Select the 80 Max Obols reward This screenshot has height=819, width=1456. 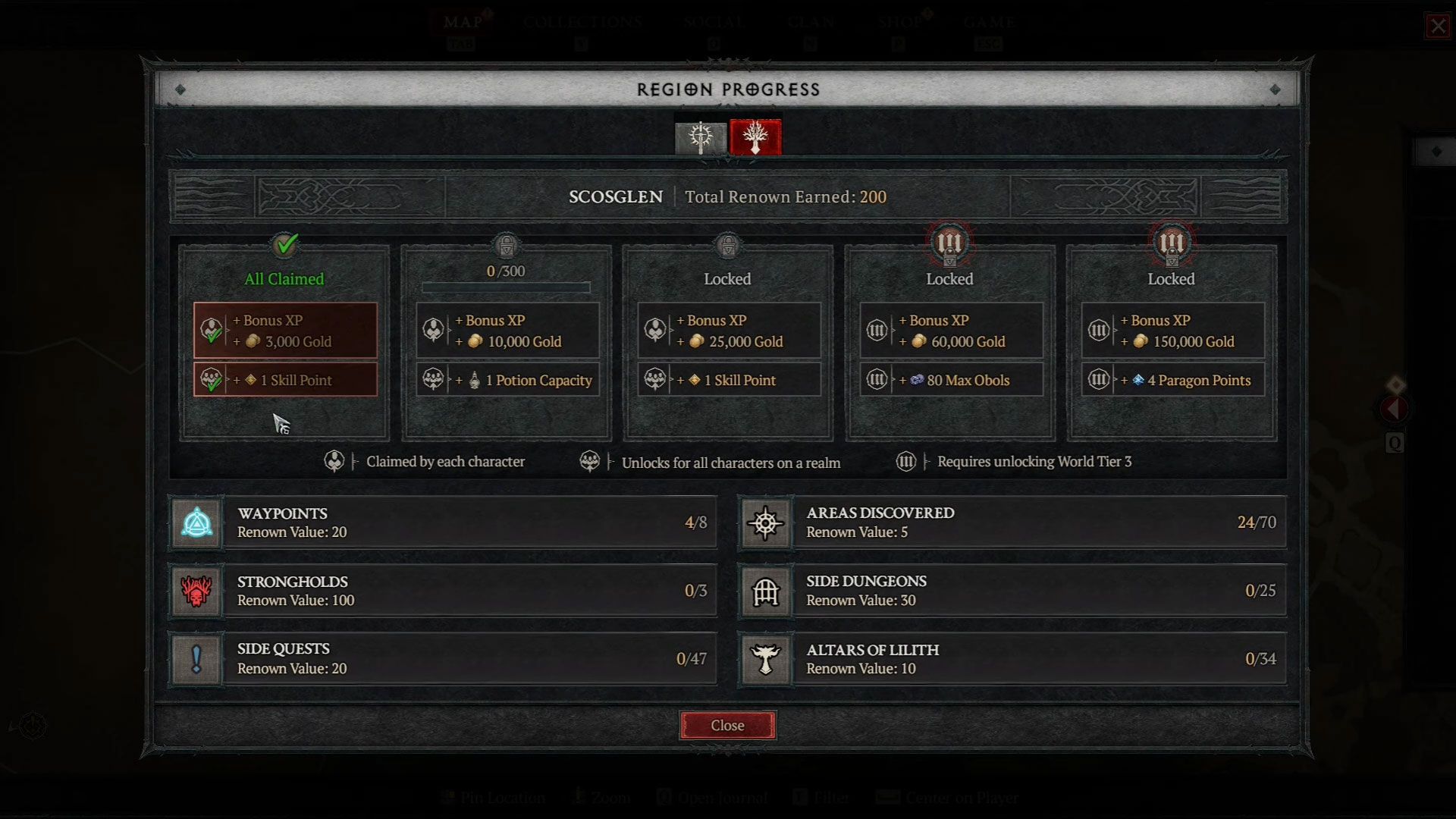pos(951,380)
